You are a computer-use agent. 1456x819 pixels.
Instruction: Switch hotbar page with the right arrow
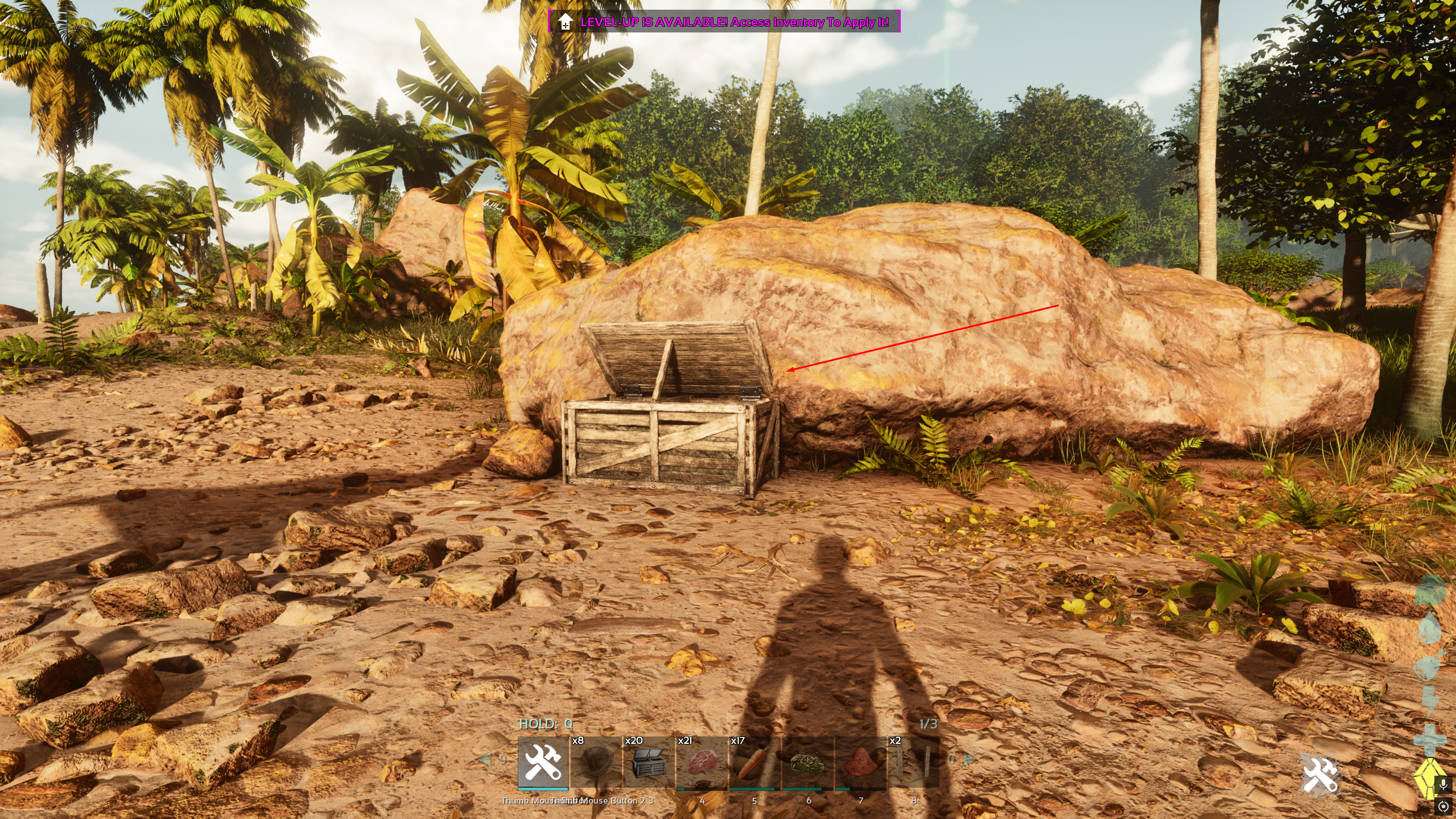coord(969,759)
